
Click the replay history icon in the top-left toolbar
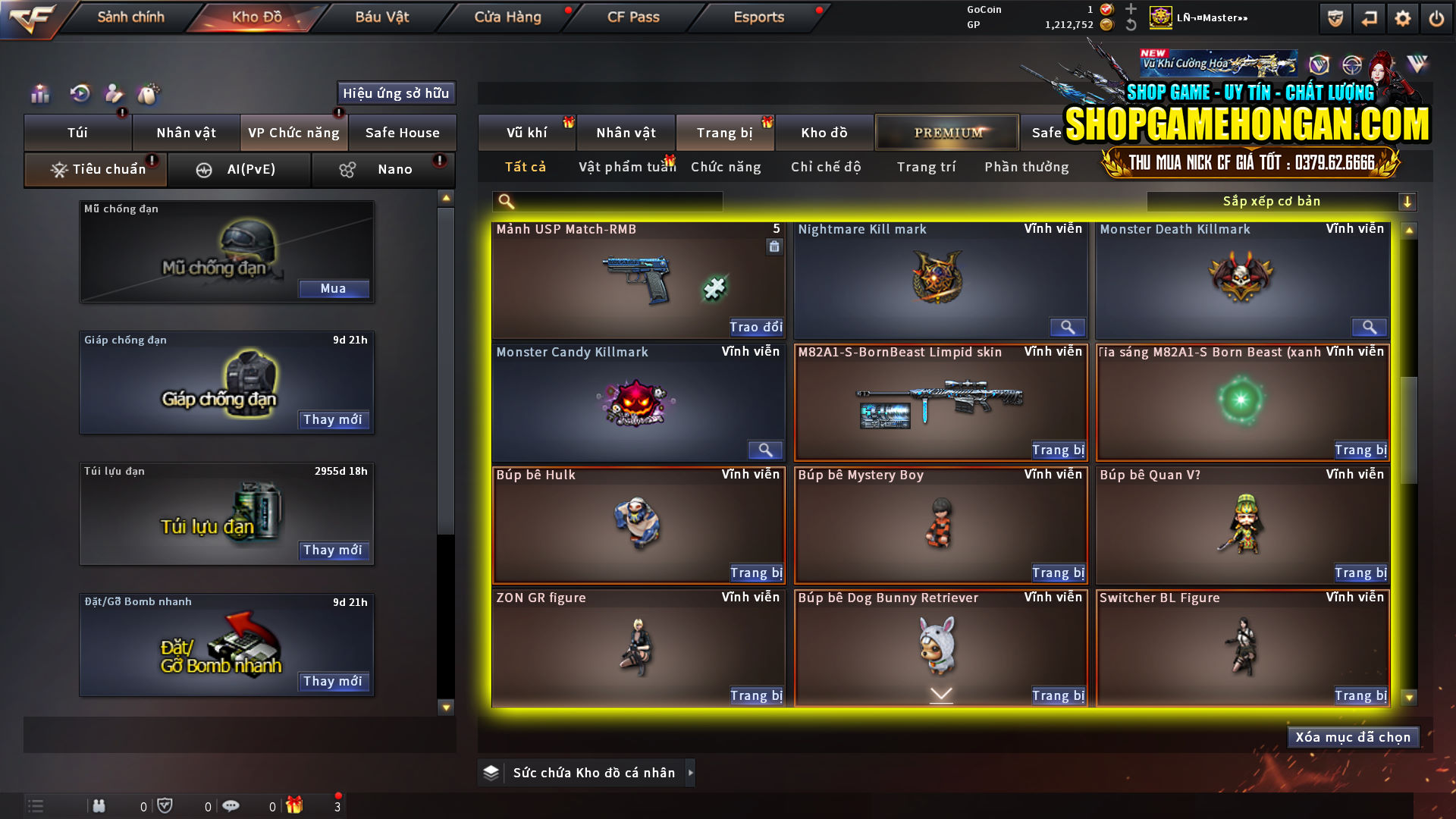tap(79, 93)
